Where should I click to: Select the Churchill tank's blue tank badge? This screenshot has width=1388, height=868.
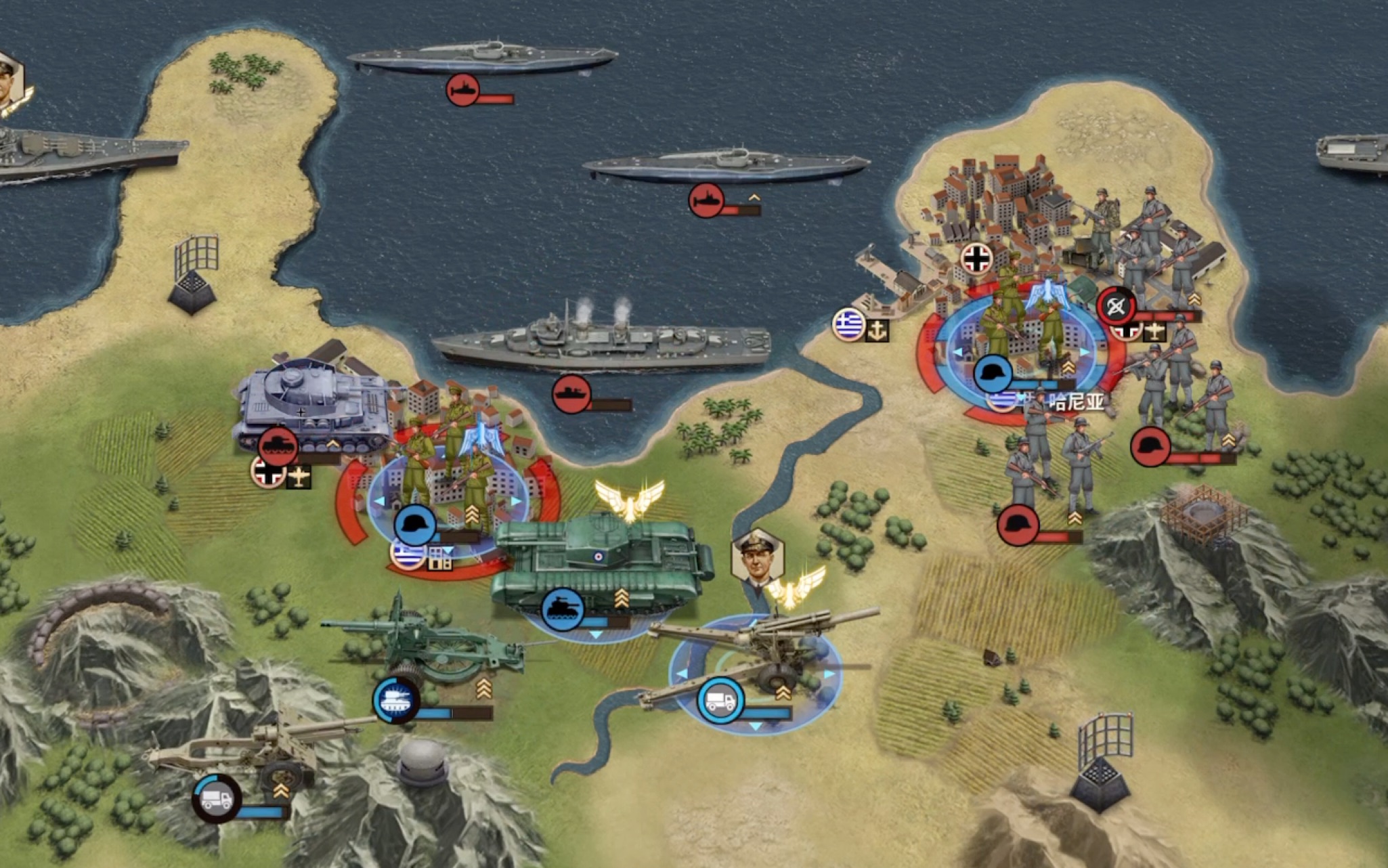point(562,607)
